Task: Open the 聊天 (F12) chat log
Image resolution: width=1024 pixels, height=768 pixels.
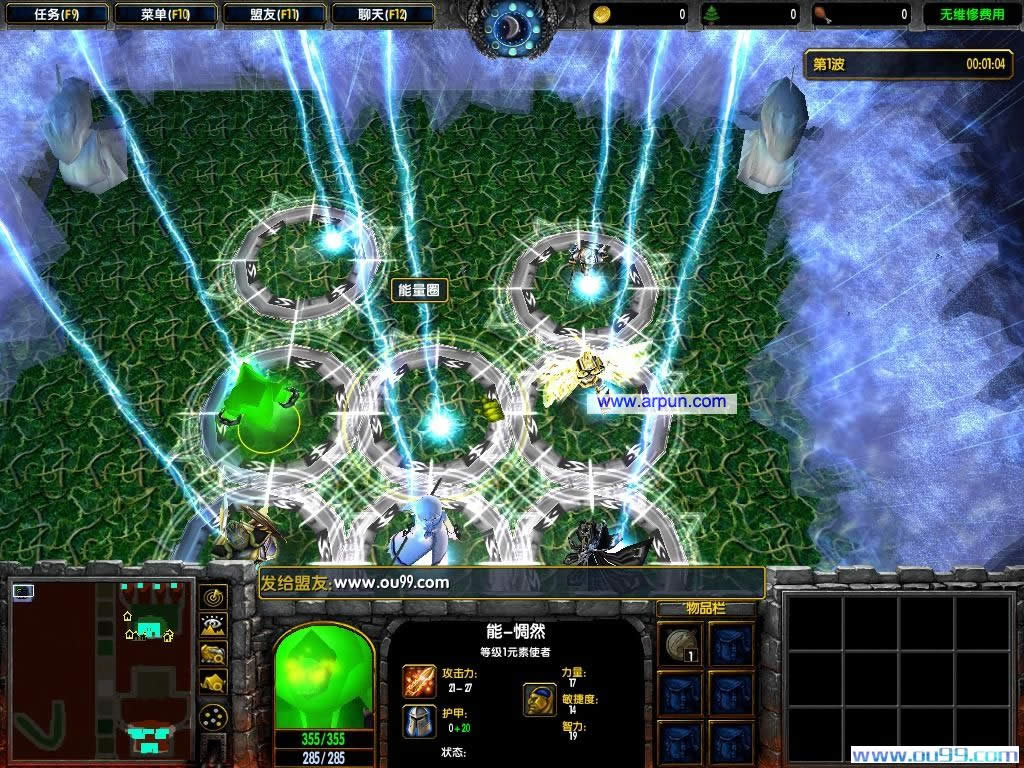Action: (382, 14)
